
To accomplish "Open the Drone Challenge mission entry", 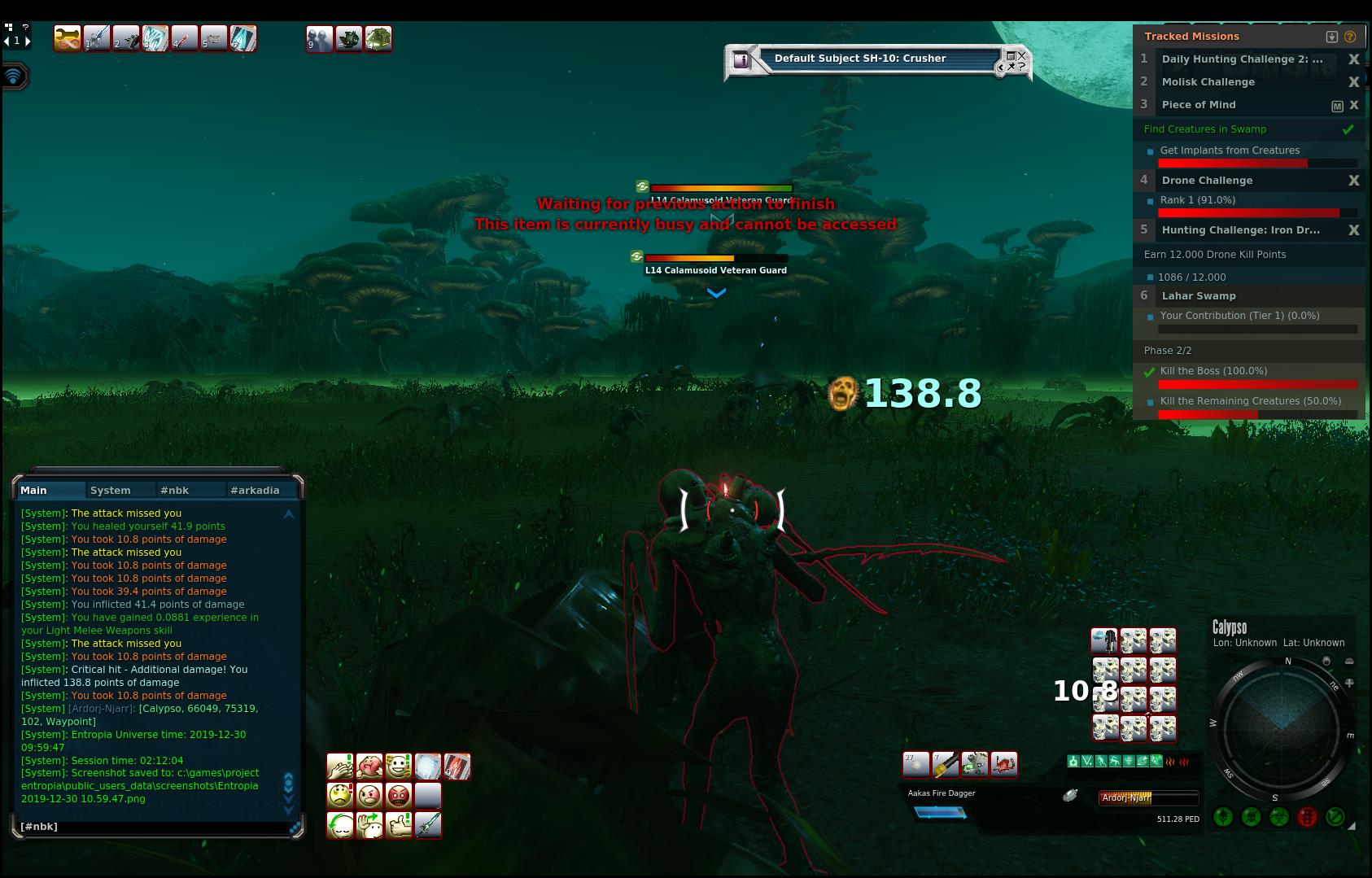I will click(x=1207, y=181).
